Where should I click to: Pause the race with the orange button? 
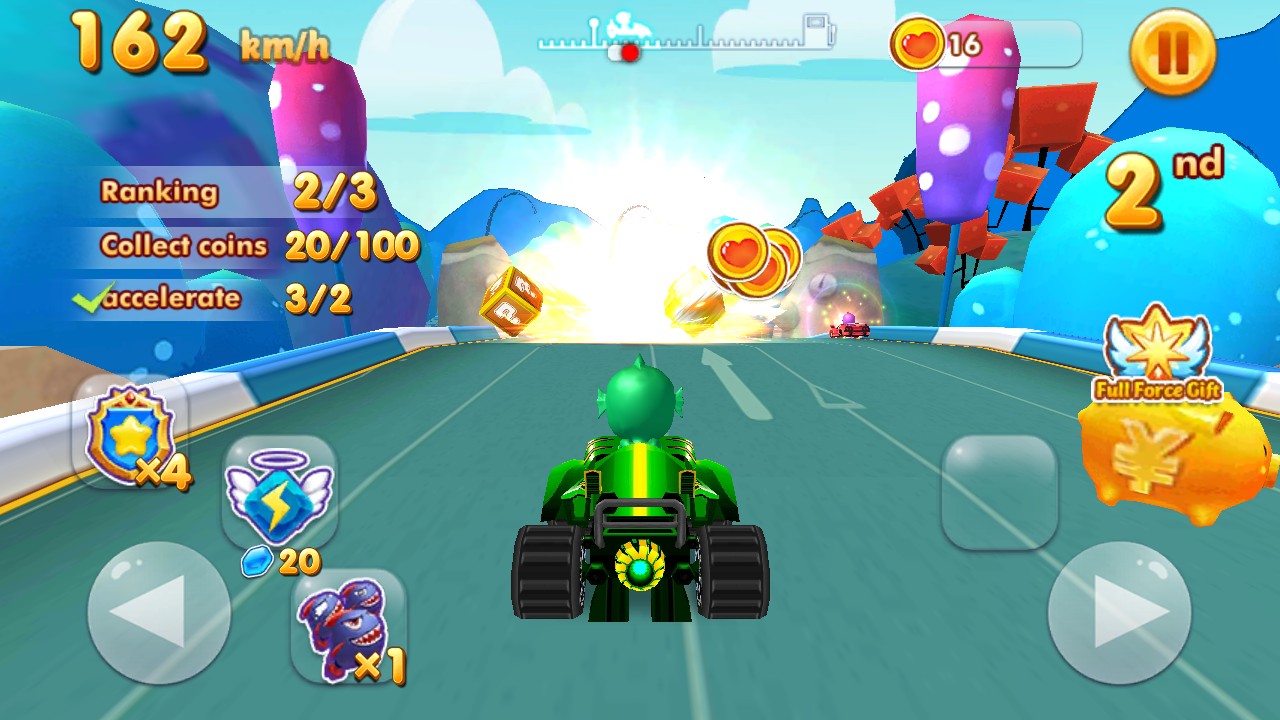pos(1172,51)
